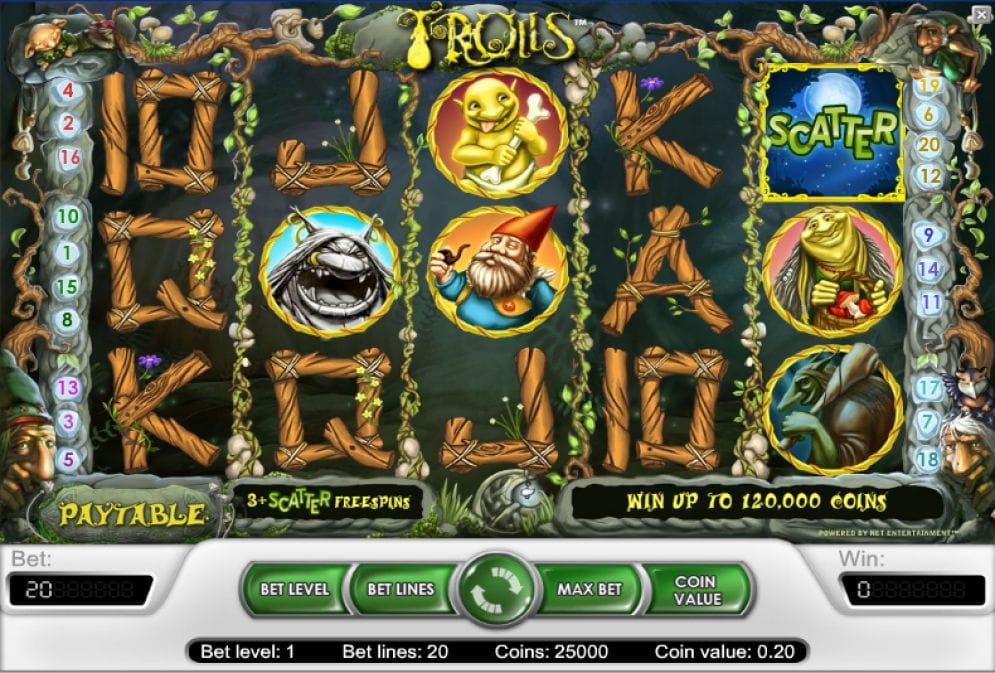Image resolution: width=995 pixels, height=673 pixels.
Task: Choose Max Bet
Action: pos(590,589)
